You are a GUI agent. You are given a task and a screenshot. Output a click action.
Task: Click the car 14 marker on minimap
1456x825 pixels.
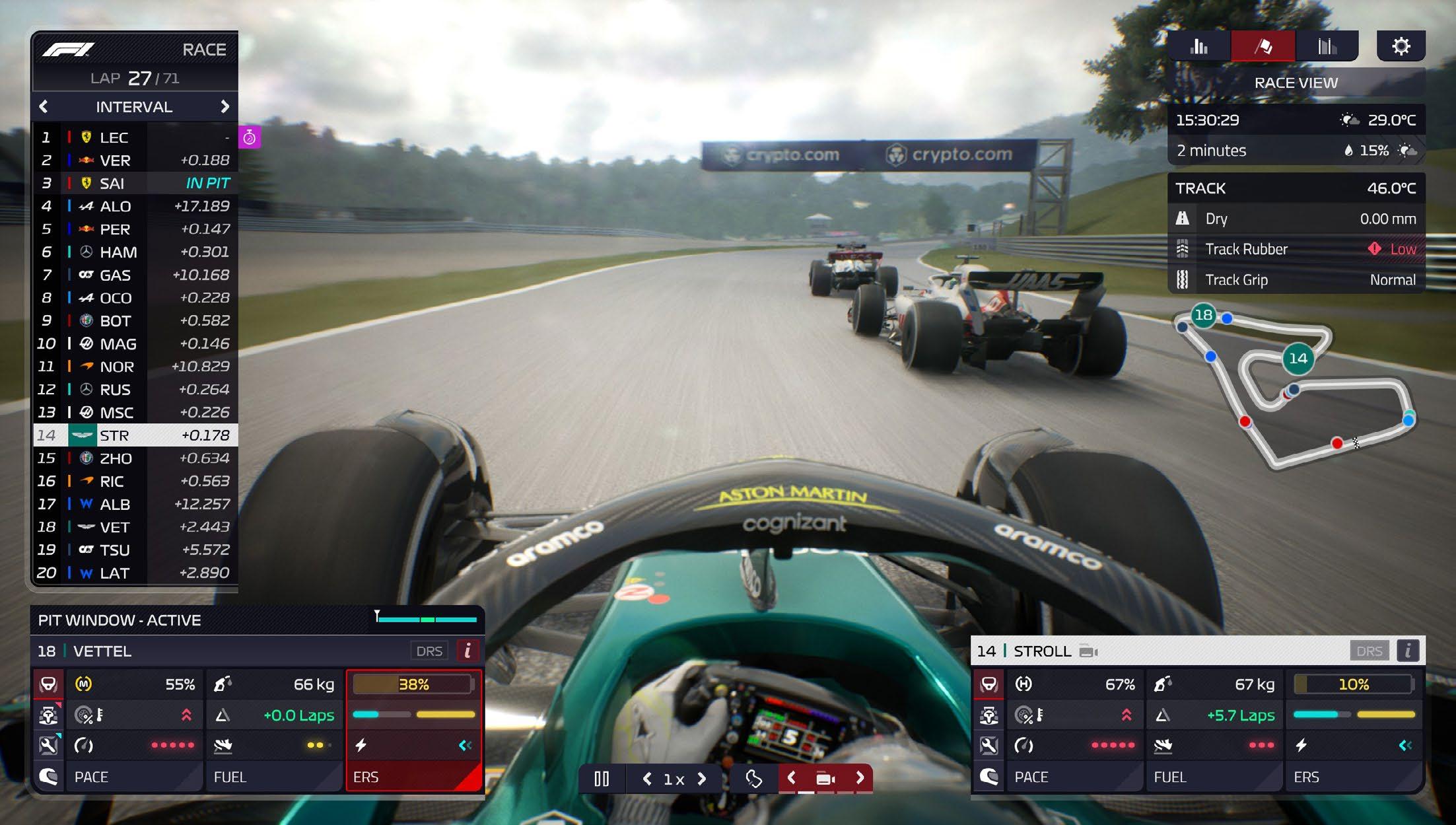pos(1298,359)
